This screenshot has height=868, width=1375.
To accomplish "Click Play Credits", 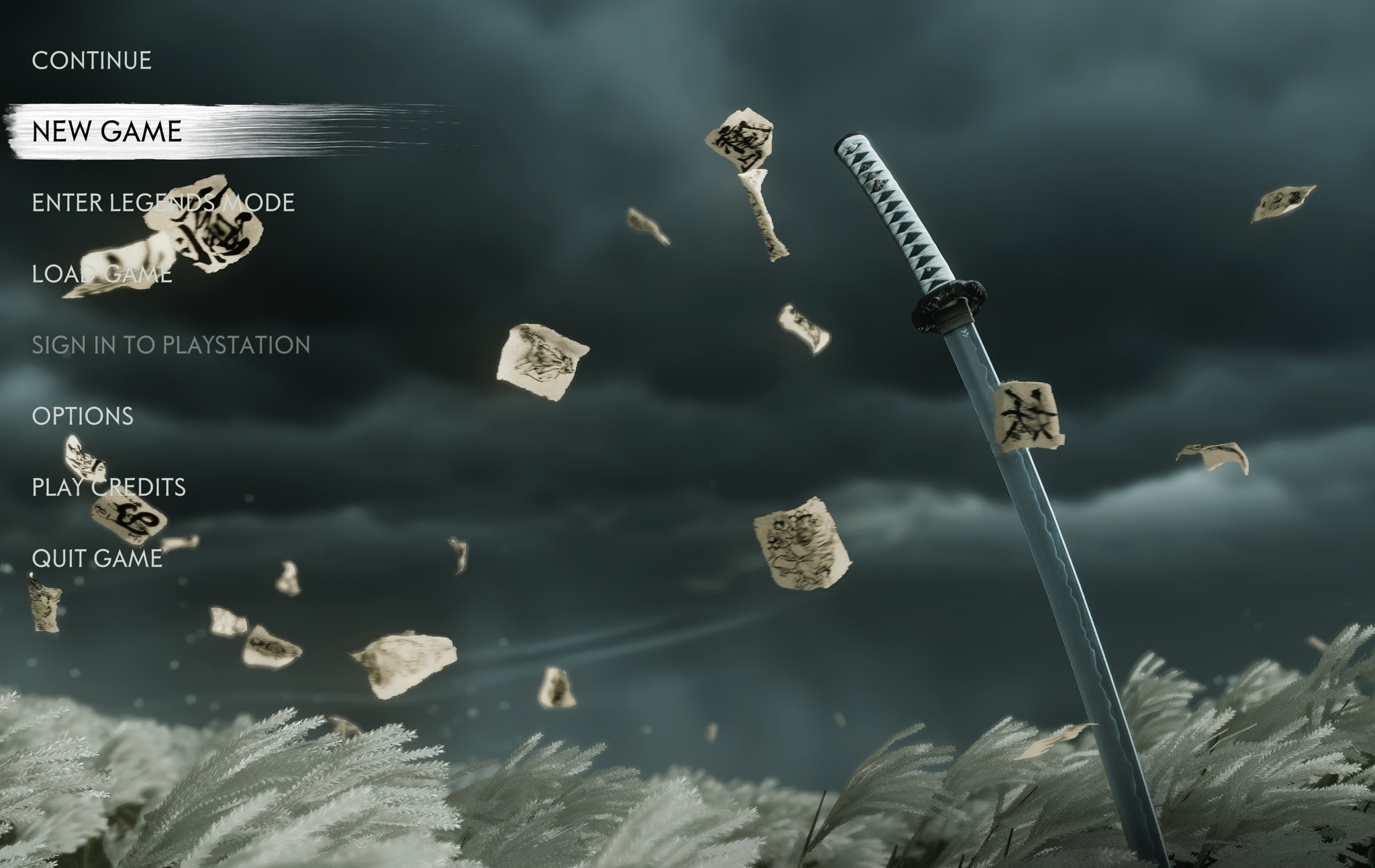I will tap(109, 487).
